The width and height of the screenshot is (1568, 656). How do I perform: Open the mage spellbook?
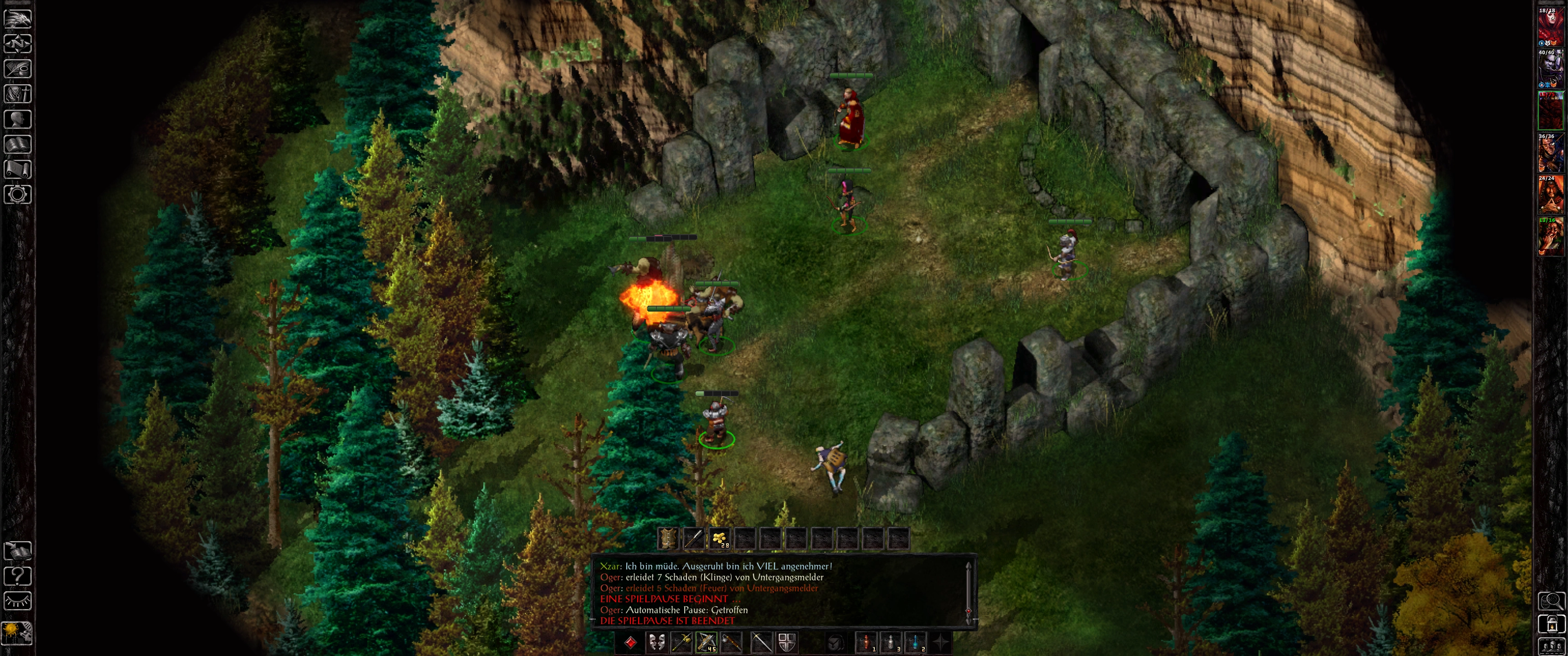18,144
